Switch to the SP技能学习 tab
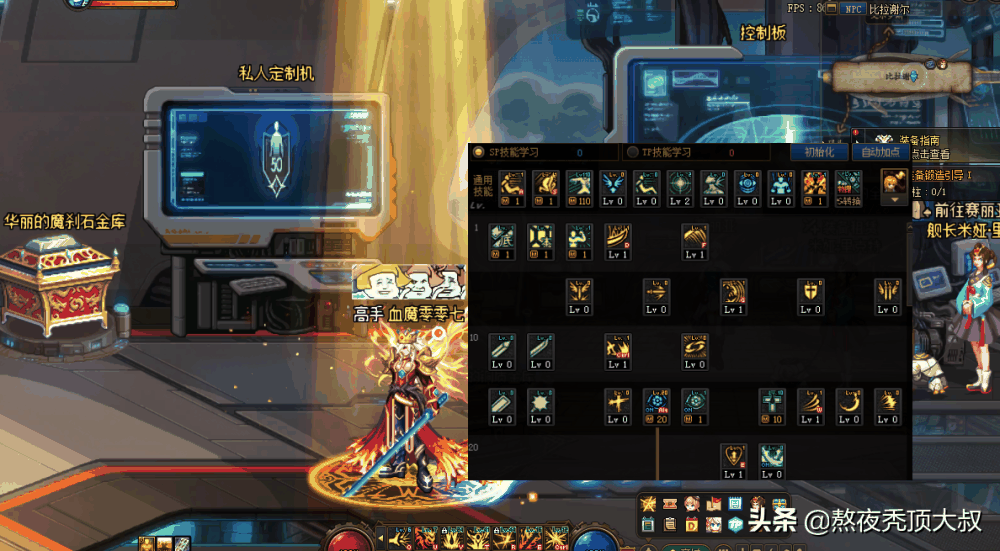 (x=513, y=152)
